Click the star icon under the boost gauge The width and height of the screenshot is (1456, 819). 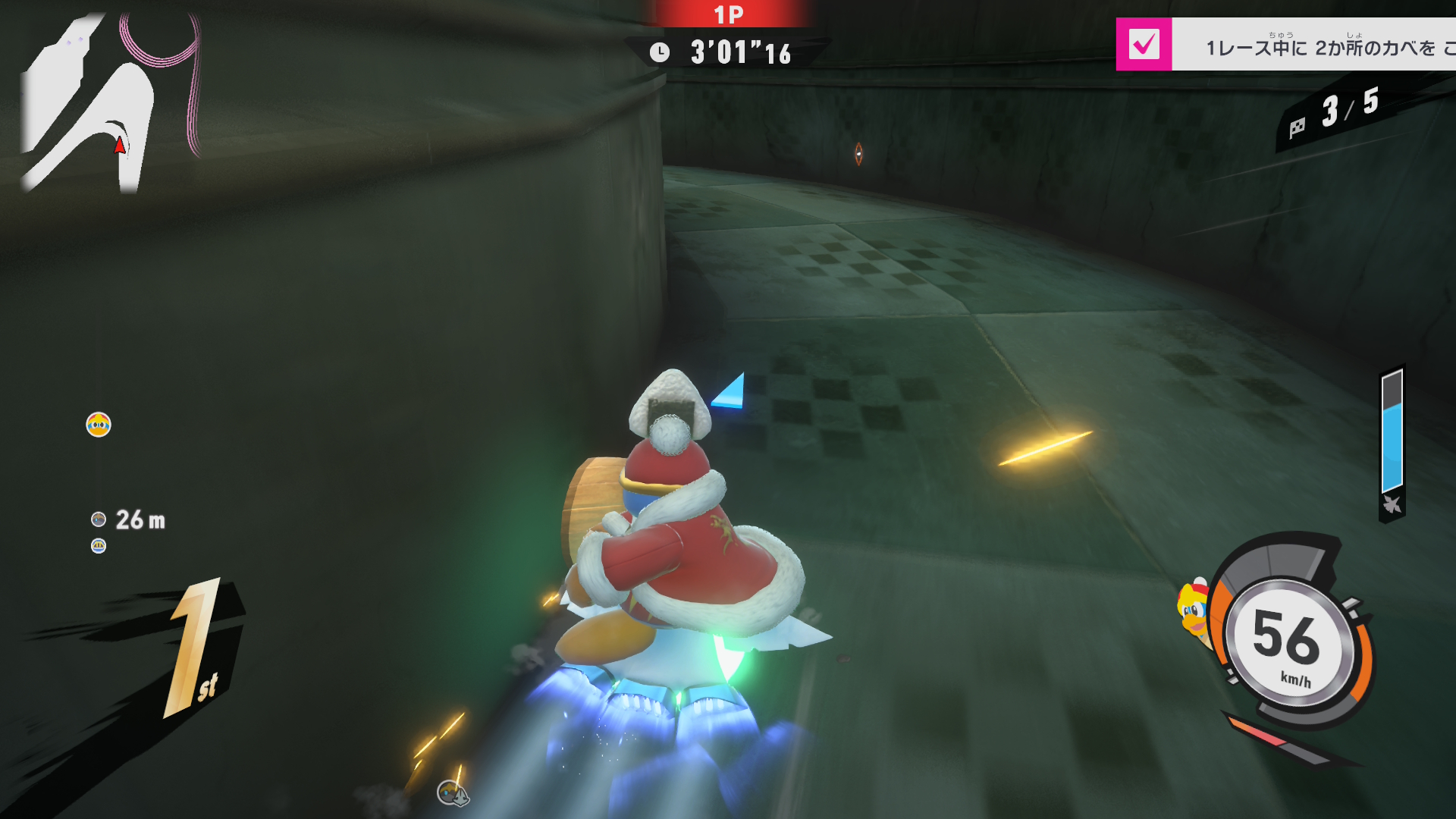click(1392, 504)
